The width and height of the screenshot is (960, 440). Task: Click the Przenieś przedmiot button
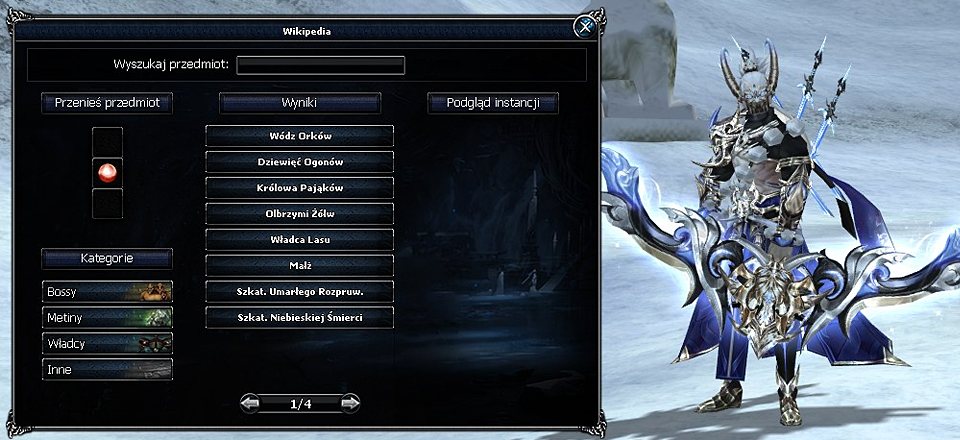point(107,102)
